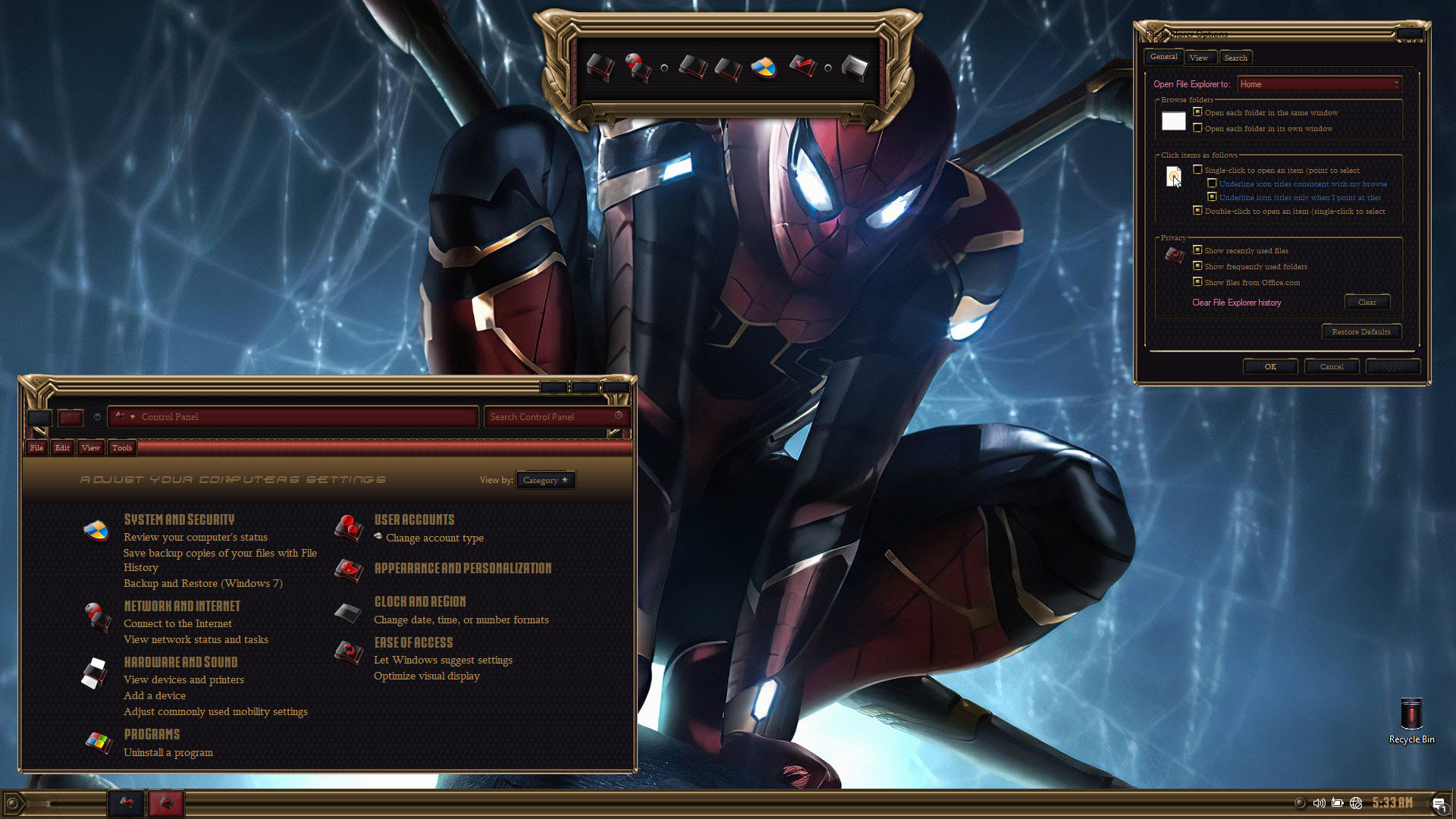Viewport: 1456px width, 819px height.
Task: Open System and Security settings
Action: (x=179, y=519)
